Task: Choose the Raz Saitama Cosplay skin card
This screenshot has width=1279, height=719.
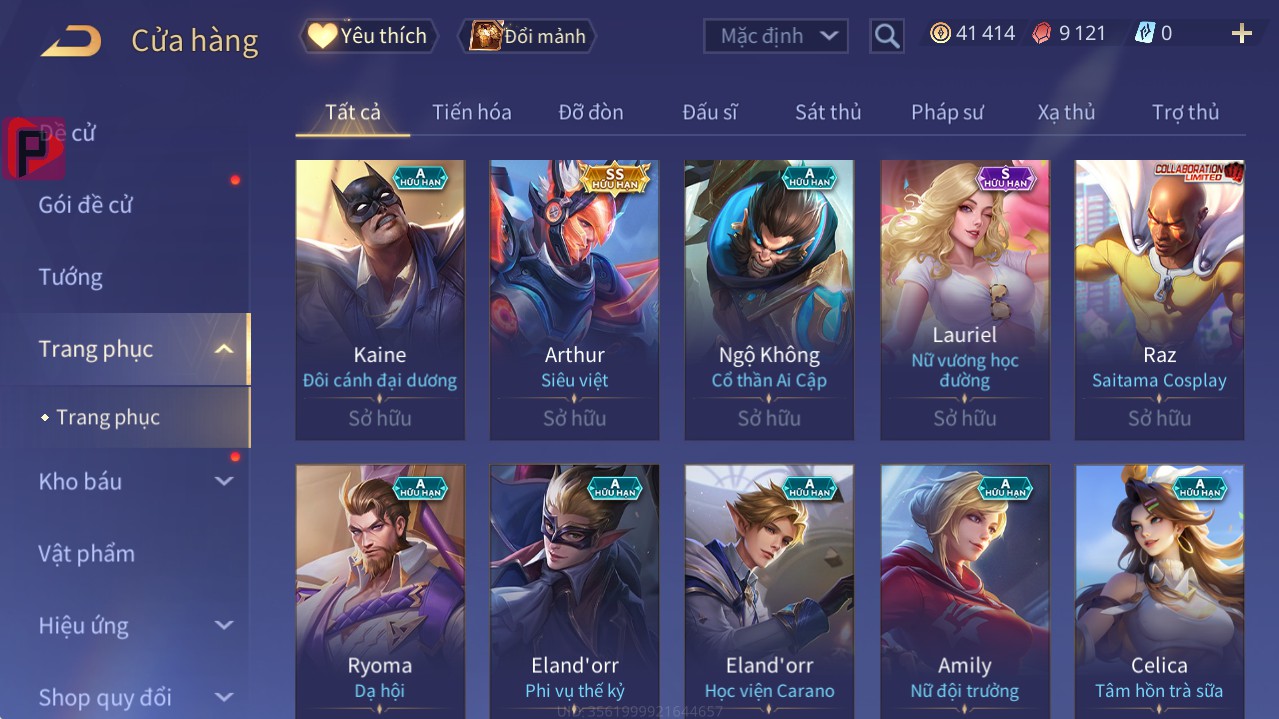Action: tap(1159, 299)
